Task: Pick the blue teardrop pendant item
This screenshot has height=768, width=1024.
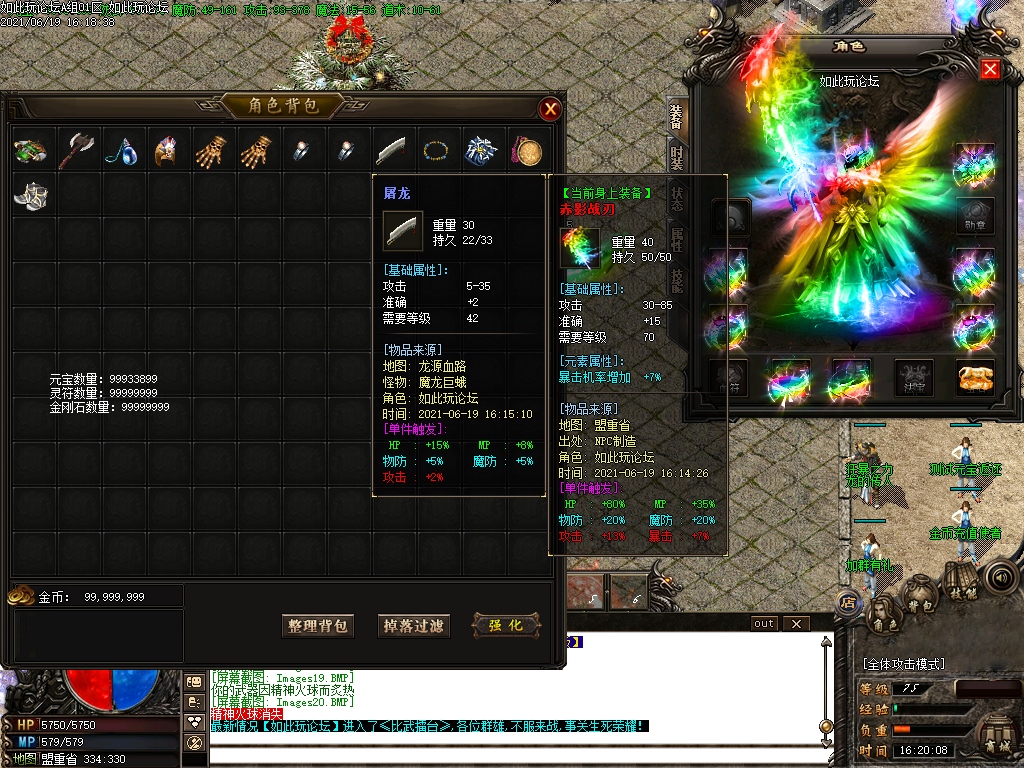Action: tap(121, 151)
